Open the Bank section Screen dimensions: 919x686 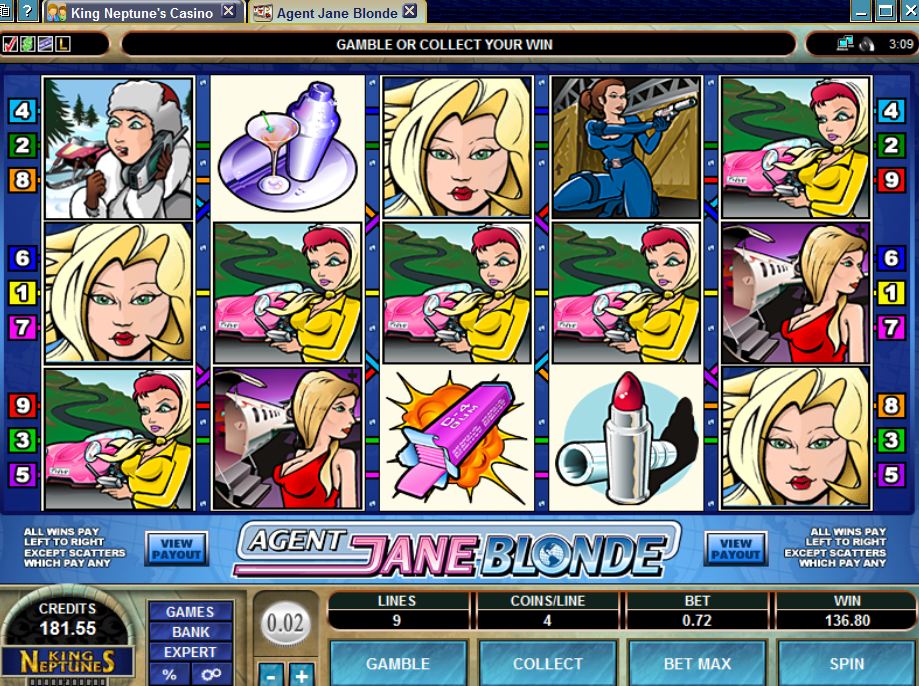click(190, 632)
